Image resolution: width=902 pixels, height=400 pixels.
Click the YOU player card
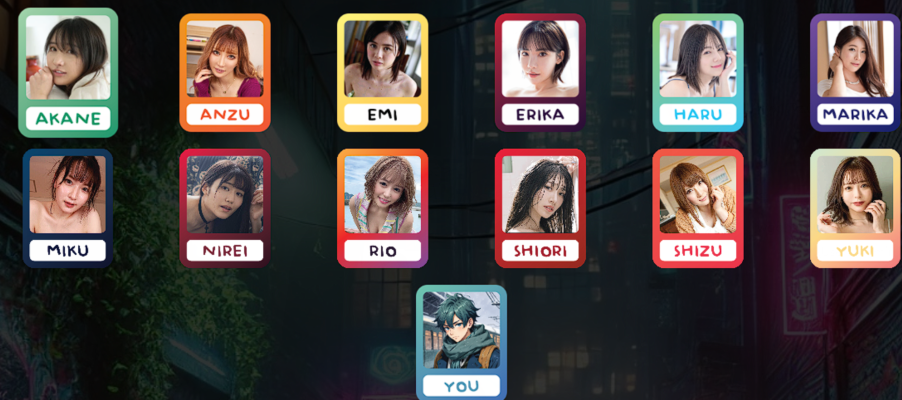[x=461, y=342]
